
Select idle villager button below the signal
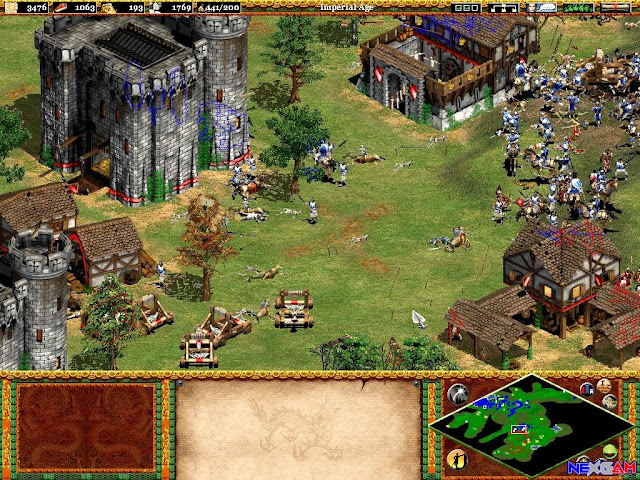457,458
